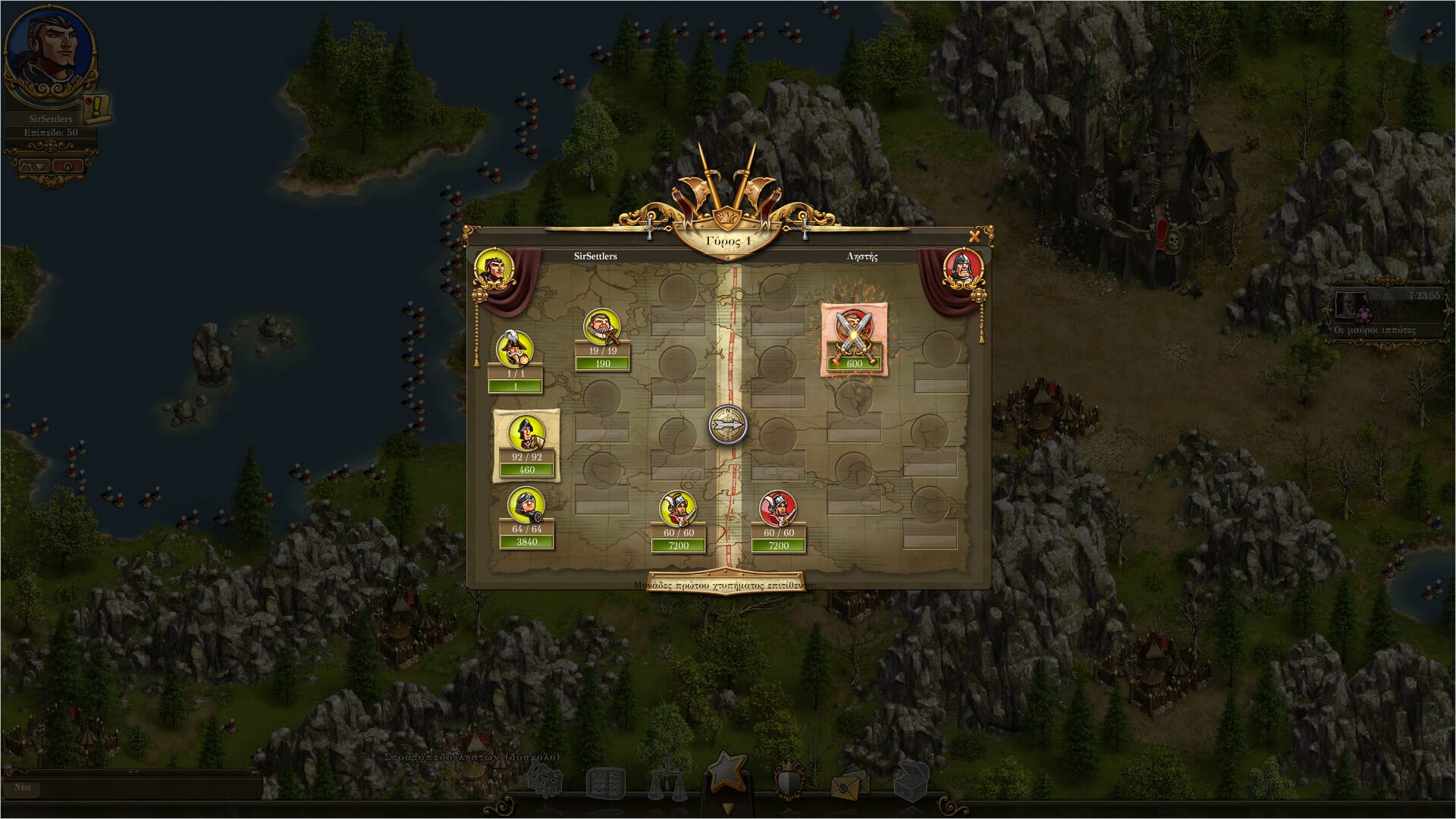Viewport: 1456px width, 819px height.
Task: Open the trade scales icon
Action: click(667, 781)
